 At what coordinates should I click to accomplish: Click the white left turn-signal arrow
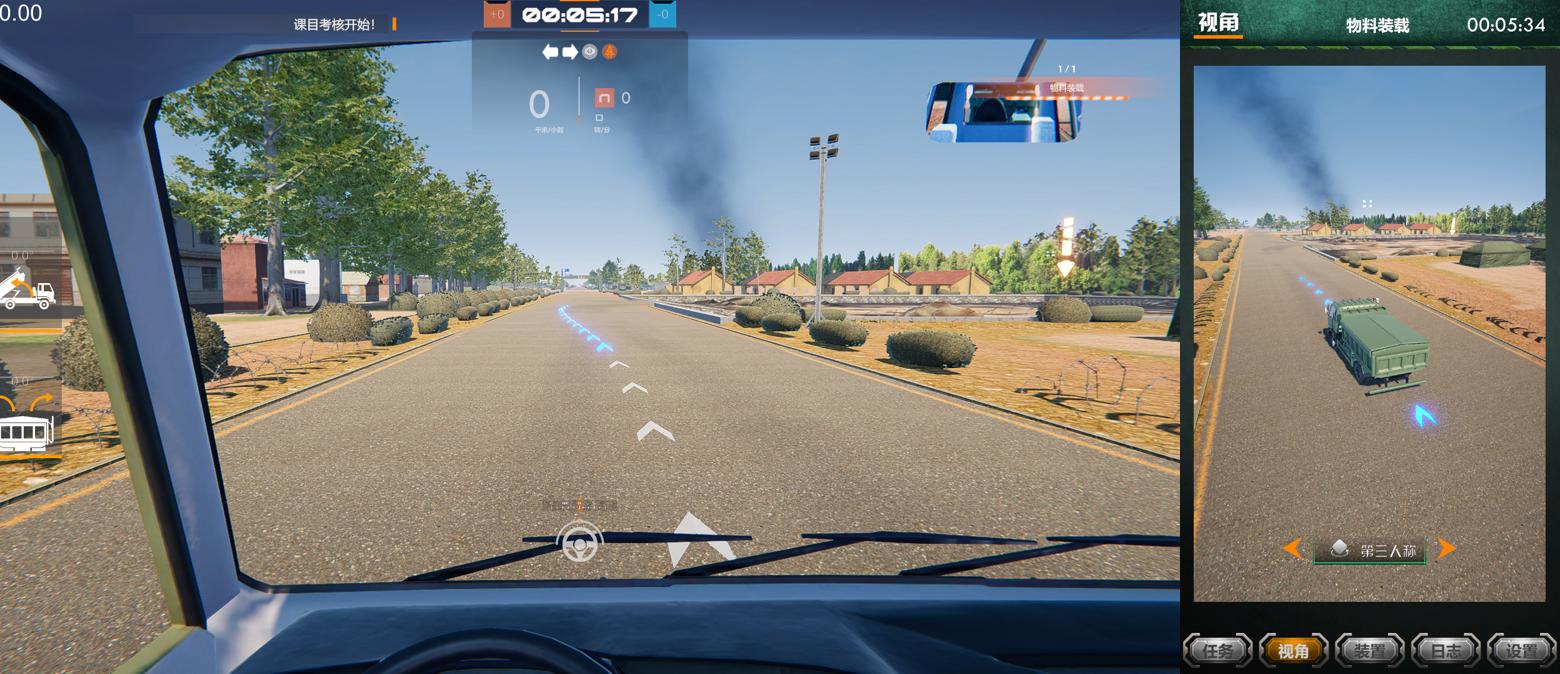550,52
